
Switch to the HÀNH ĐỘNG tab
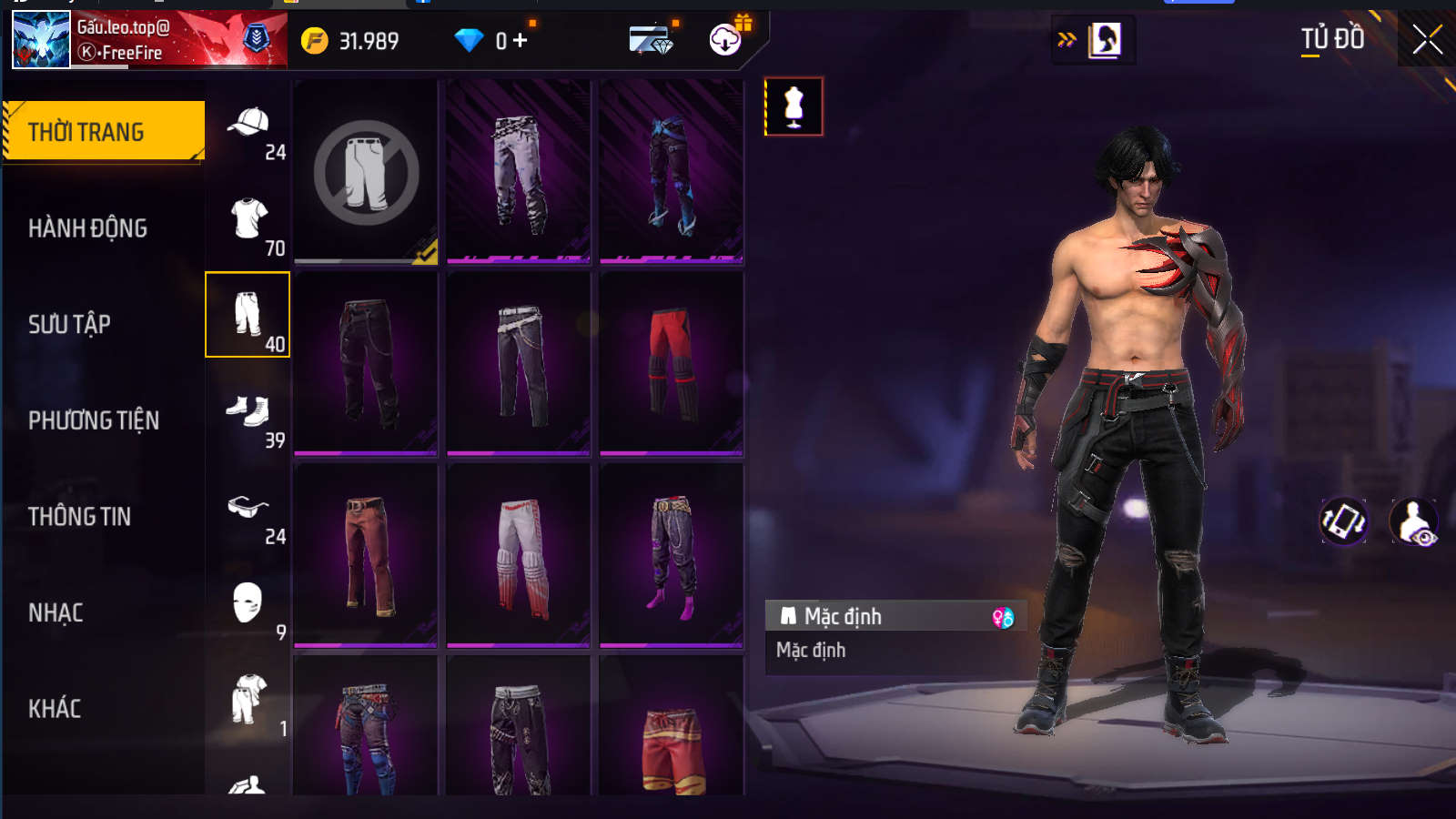88,228
